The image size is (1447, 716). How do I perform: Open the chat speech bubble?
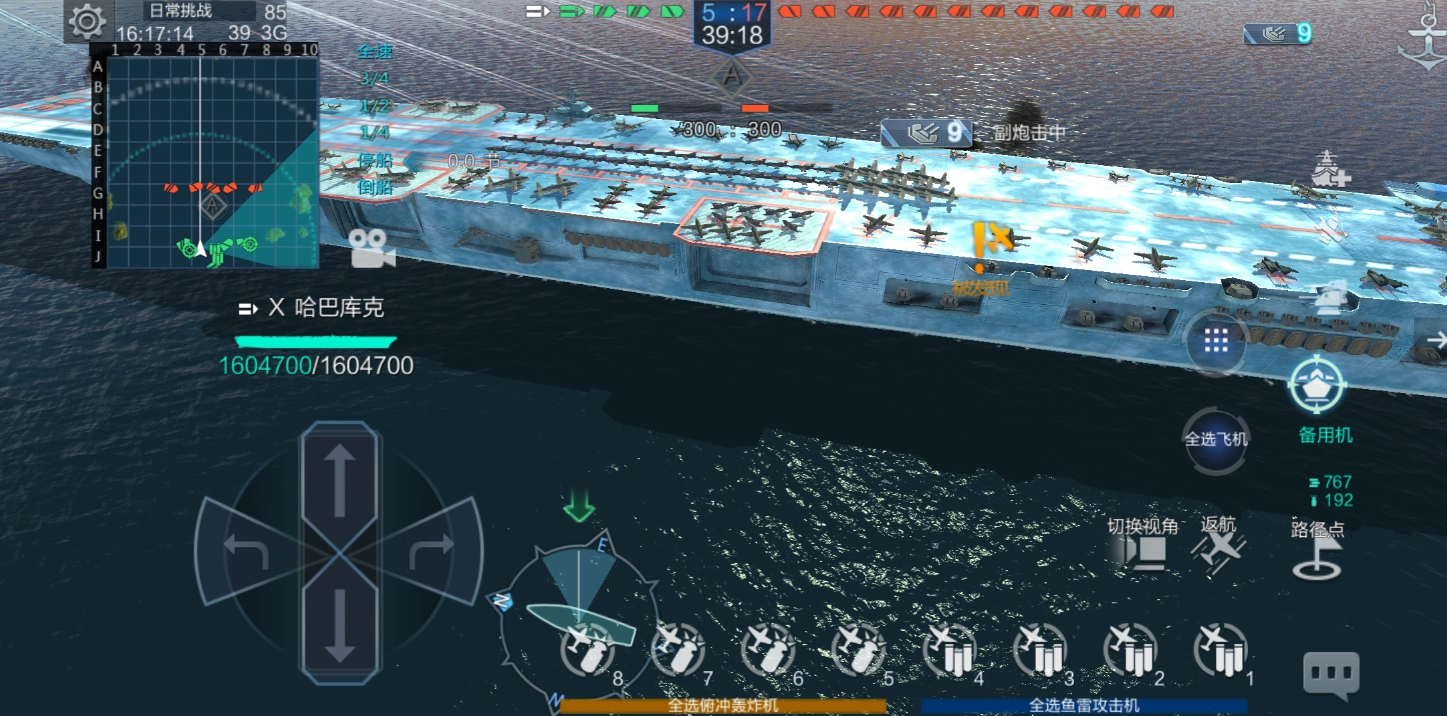click(1330, 675)
